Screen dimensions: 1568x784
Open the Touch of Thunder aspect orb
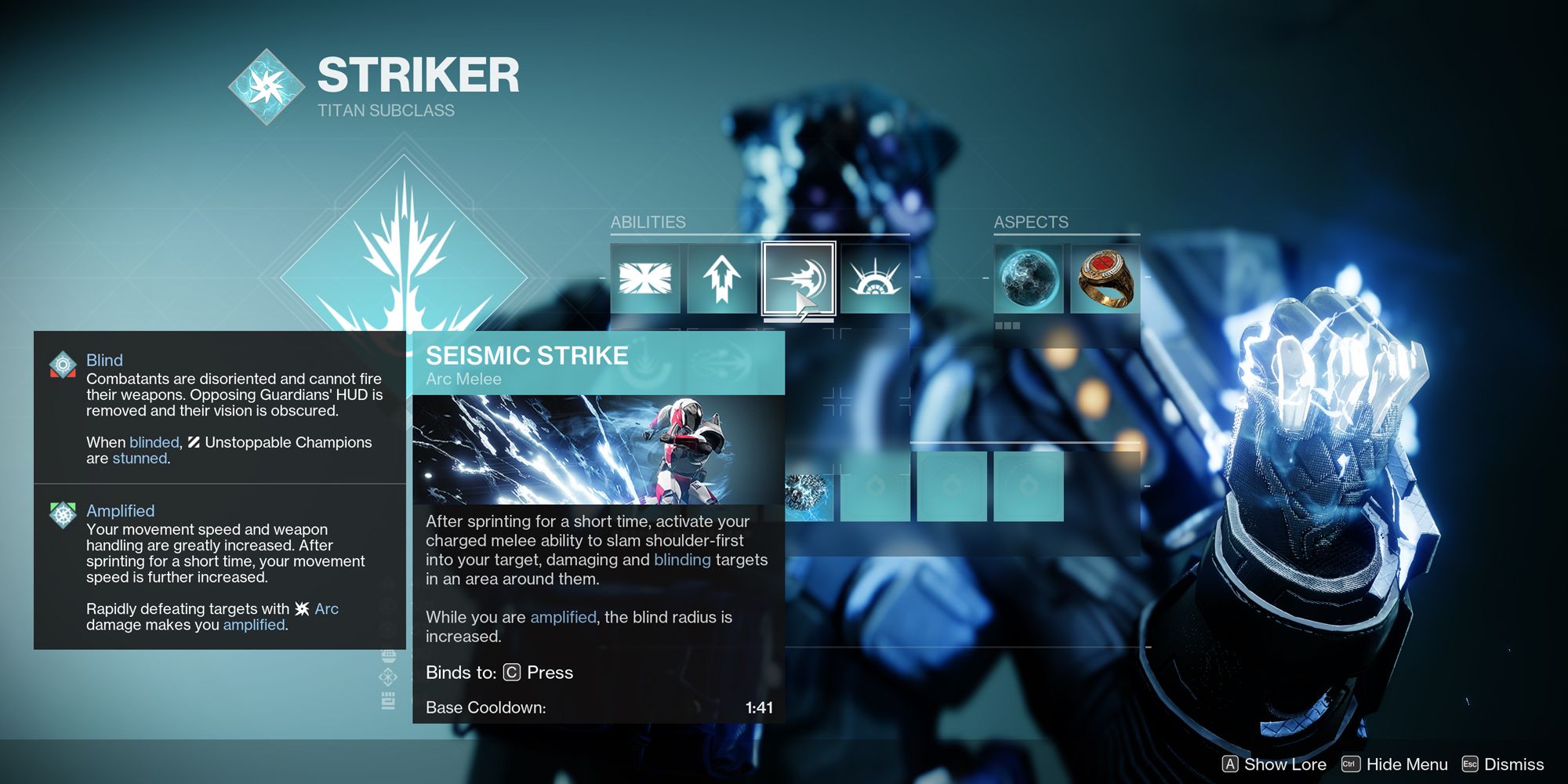[1029, 278]
